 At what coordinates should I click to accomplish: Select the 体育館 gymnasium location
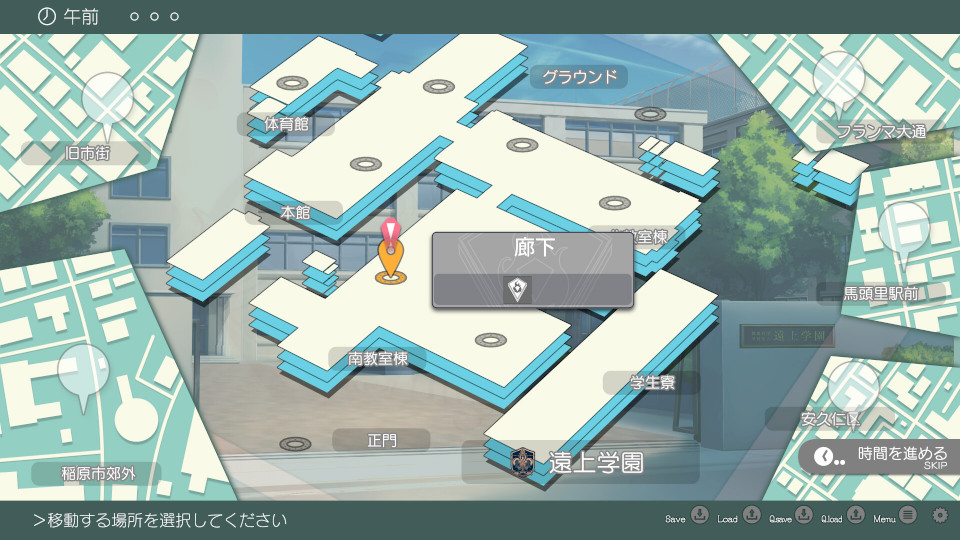tap(286, 124)
